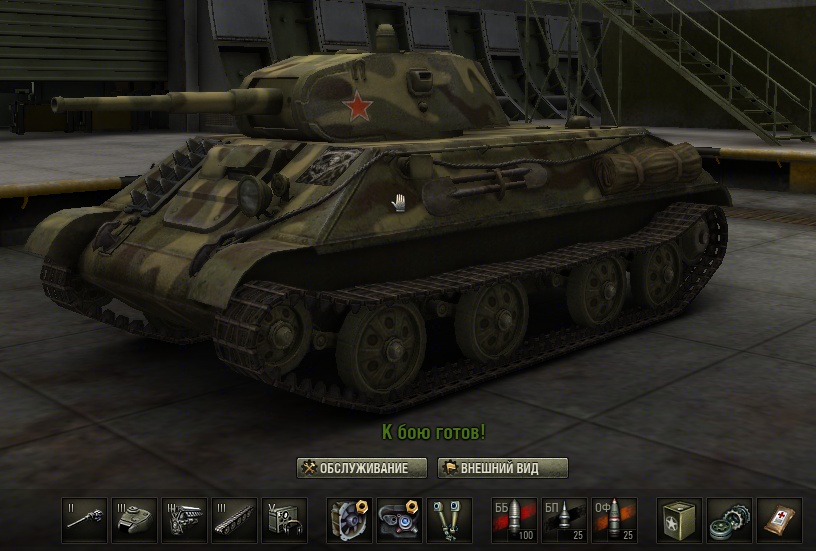This screenshot has width=816, height=551.
Task: Select the turret module slot
Action: click(x=134, y=519)
